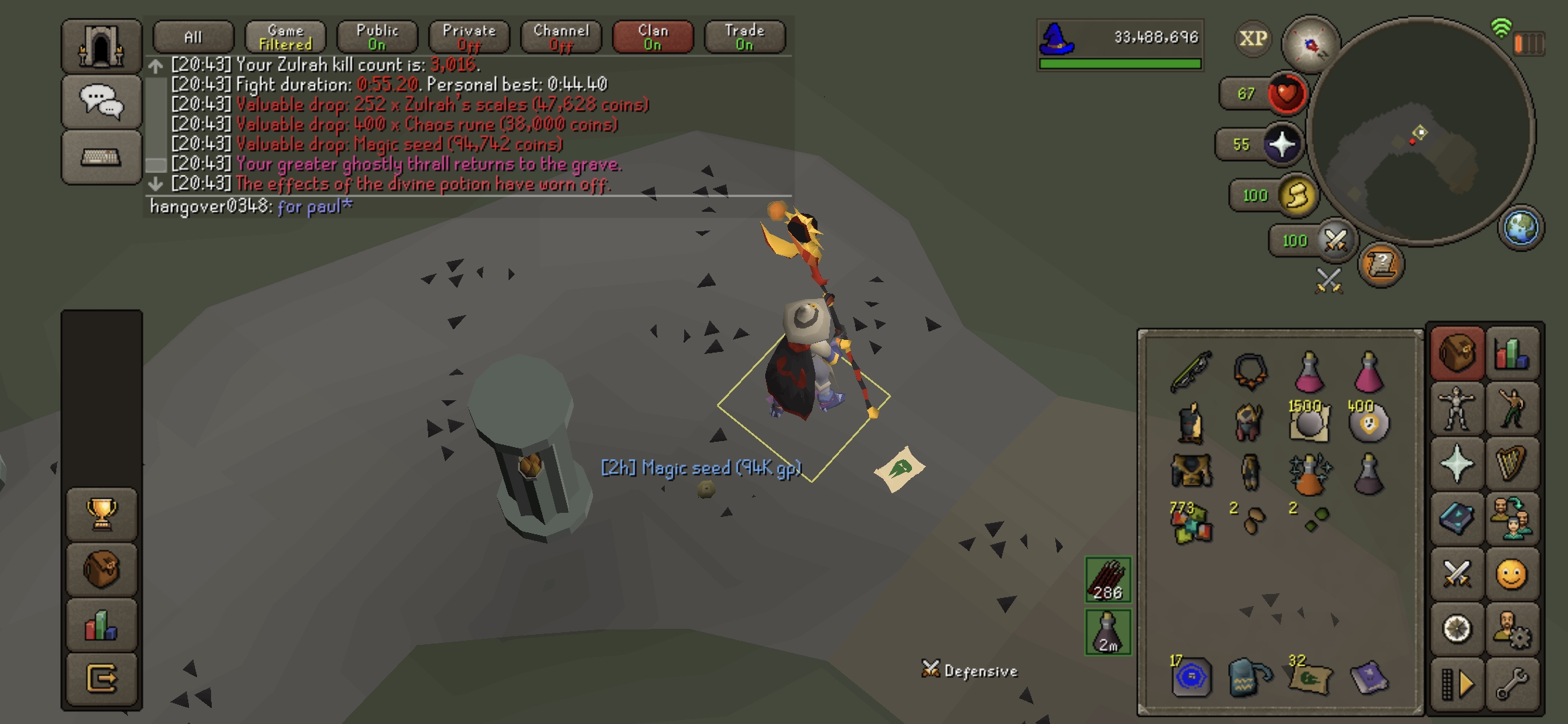Open the prayer tab with star icon

1457,464
